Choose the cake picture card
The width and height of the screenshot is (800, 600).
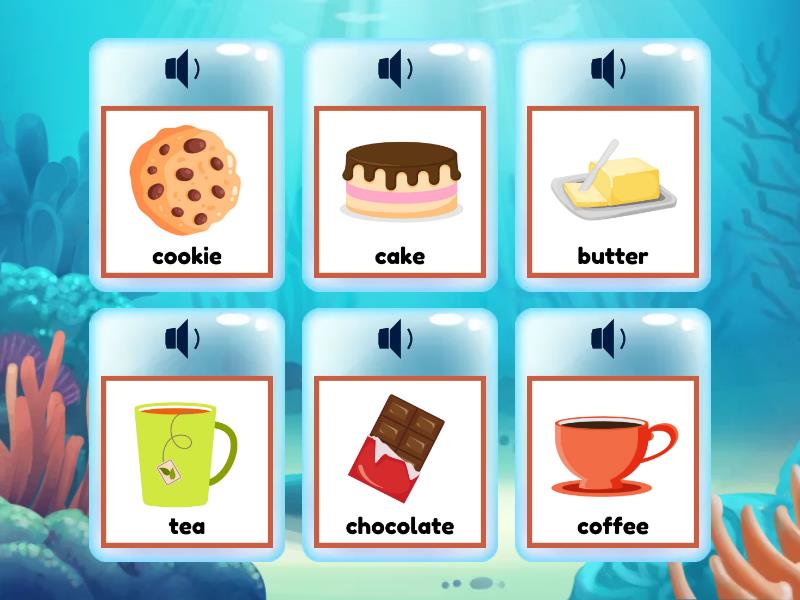(400, 192)
